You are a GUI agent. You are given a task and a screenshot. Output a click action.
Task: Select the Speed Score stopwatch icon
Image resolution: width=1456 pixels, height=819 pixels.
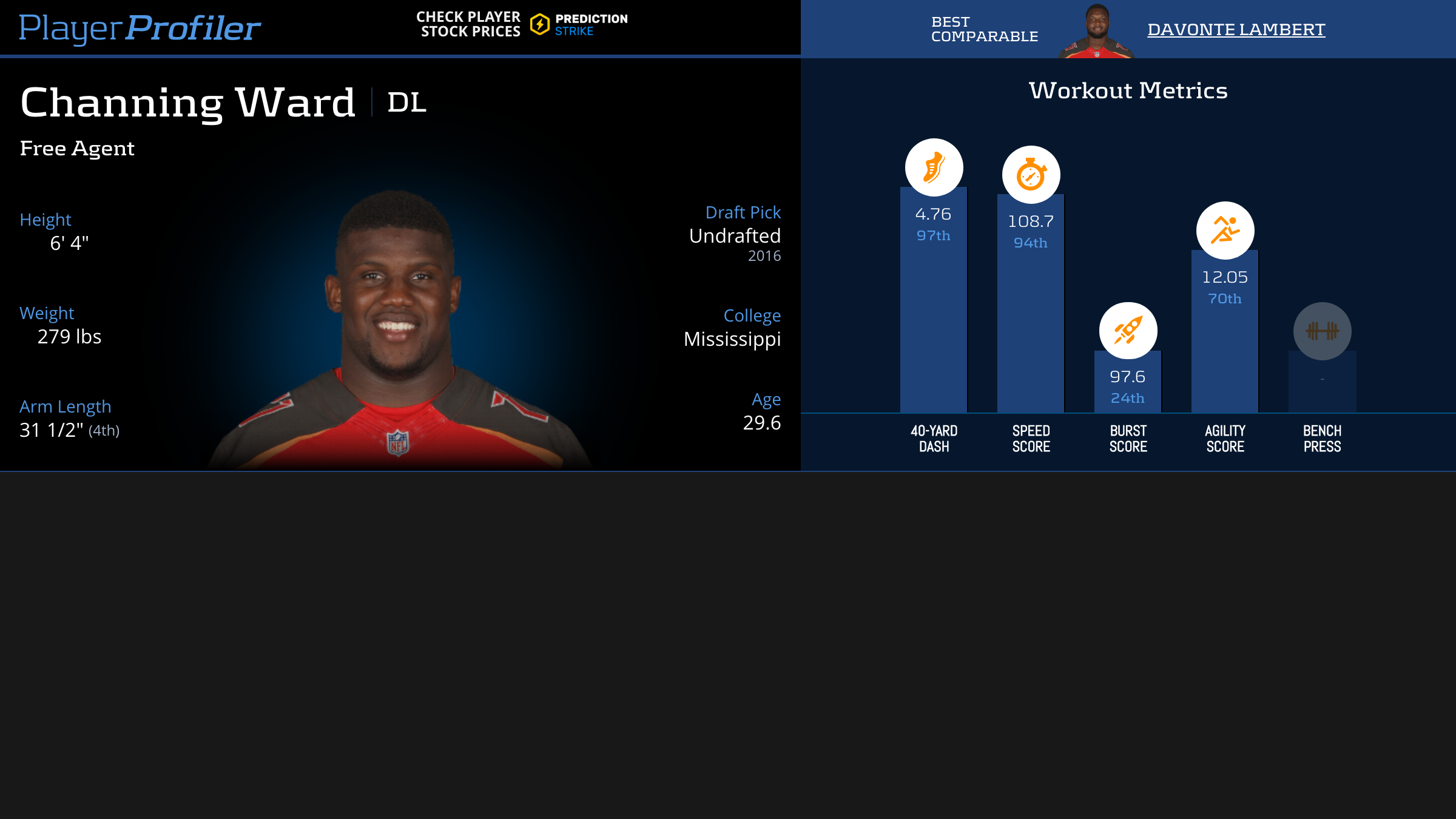[1031, 175]
